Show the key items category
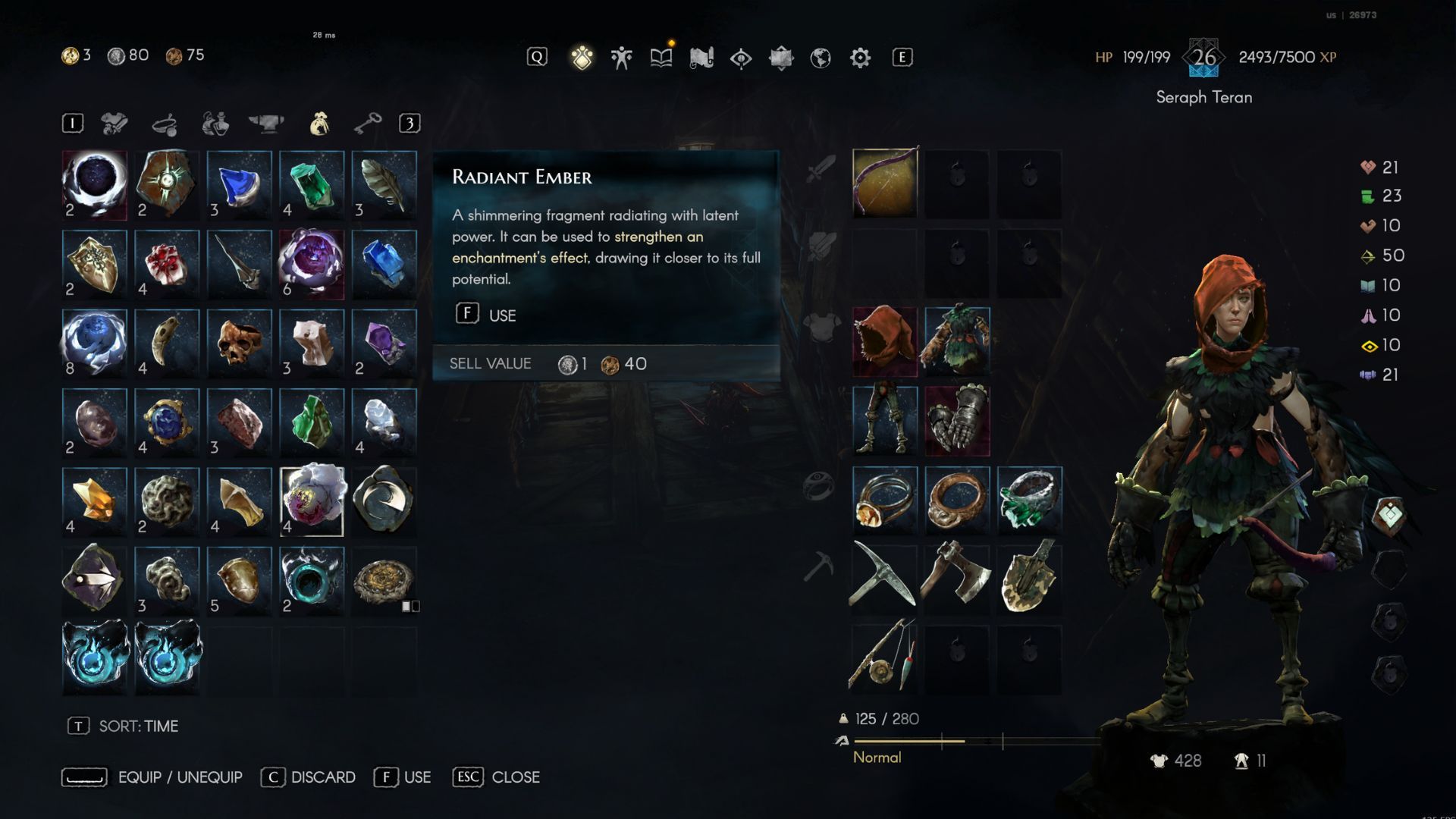Screen dimensions: 1456x819 [x=368, y=123]
